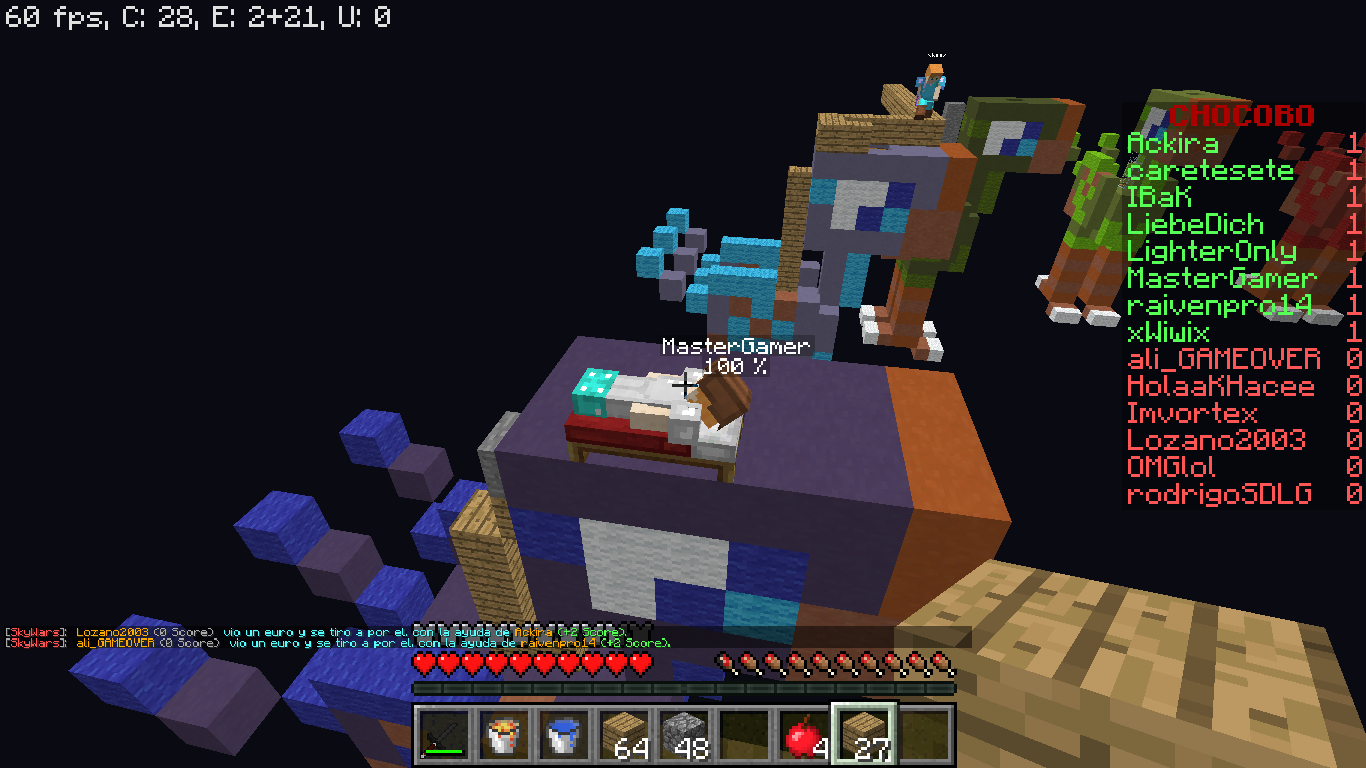The width and height of the screenshot is (1366, 768).
Task: Click the highlighted 27 planks slot
Action: click(864, 735)
